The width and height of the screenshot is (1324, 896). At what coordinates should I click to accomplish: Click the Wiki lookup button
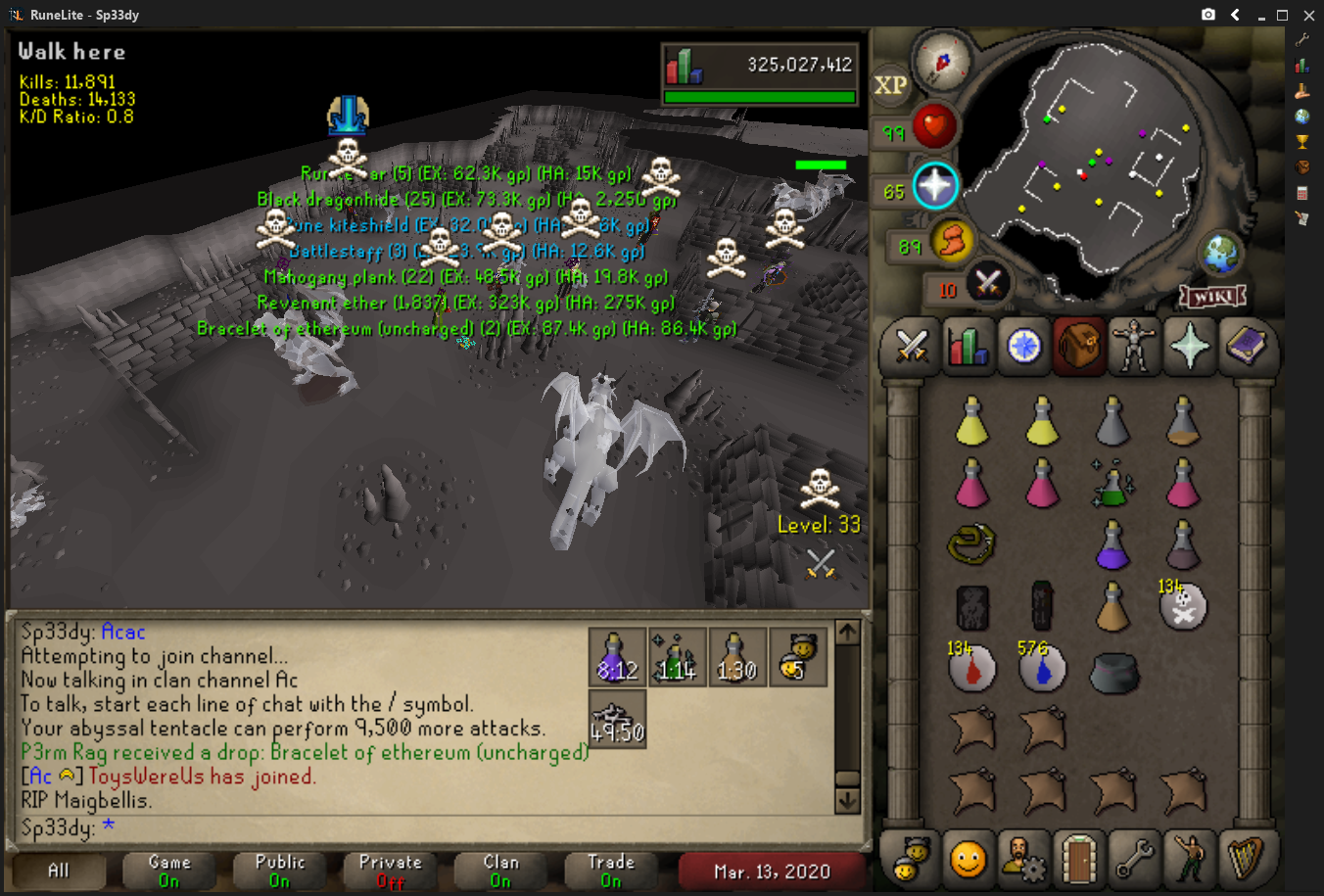click(x=1212, y=295)
